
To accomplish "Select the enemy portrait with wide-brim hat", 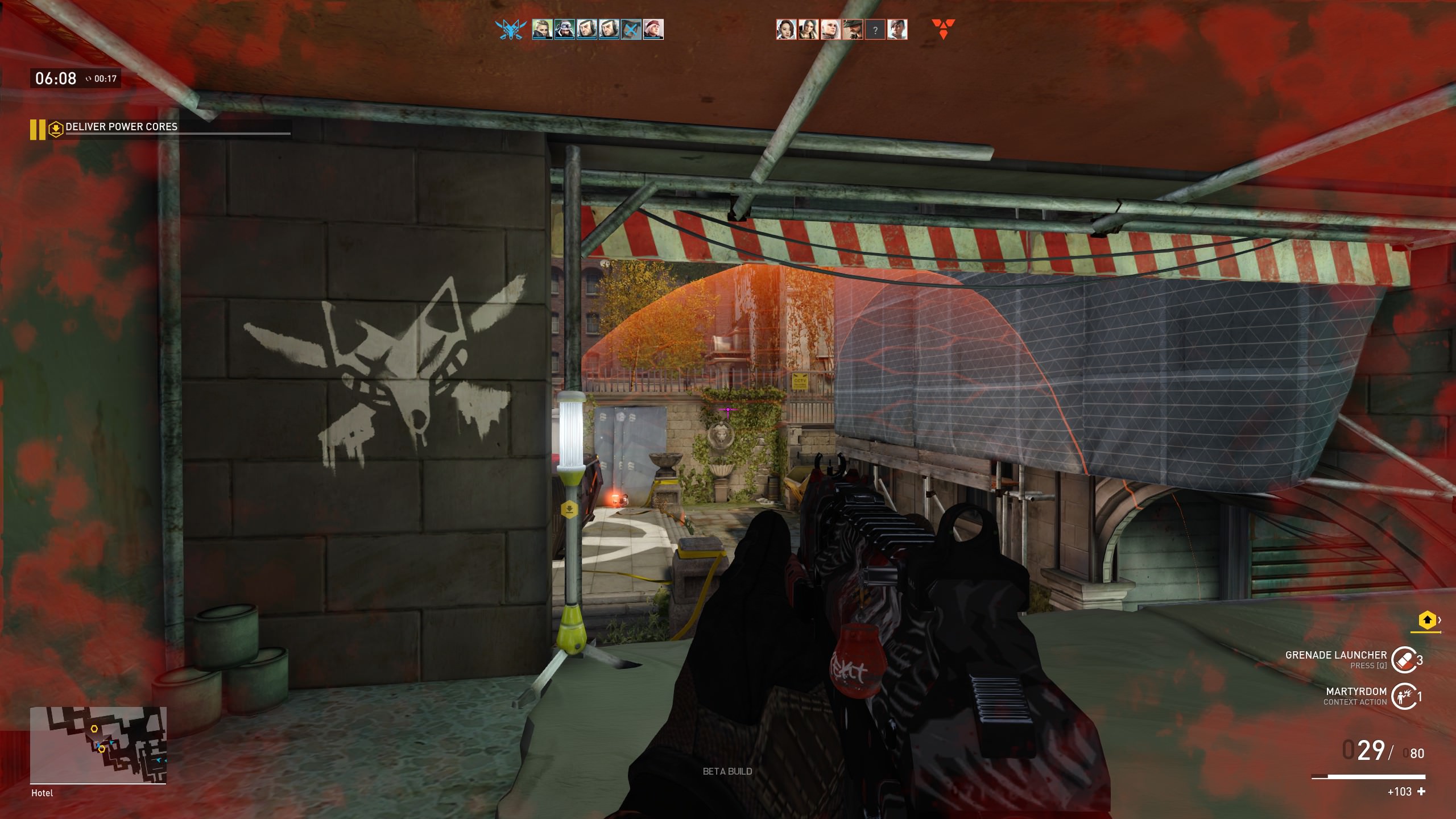I will [853, 30].
